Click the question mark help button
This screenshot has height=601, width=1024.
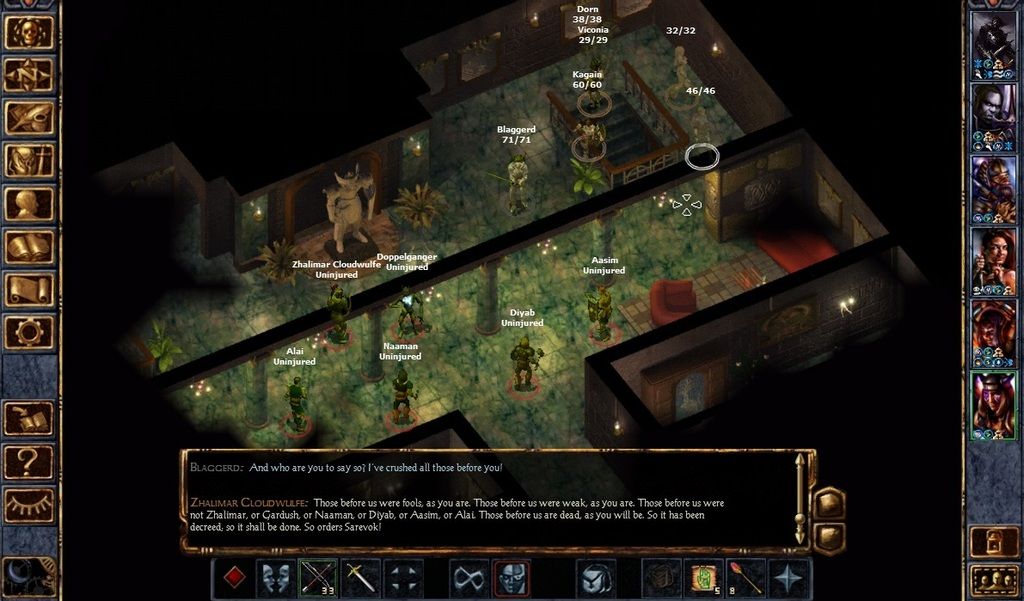[29, 461]
